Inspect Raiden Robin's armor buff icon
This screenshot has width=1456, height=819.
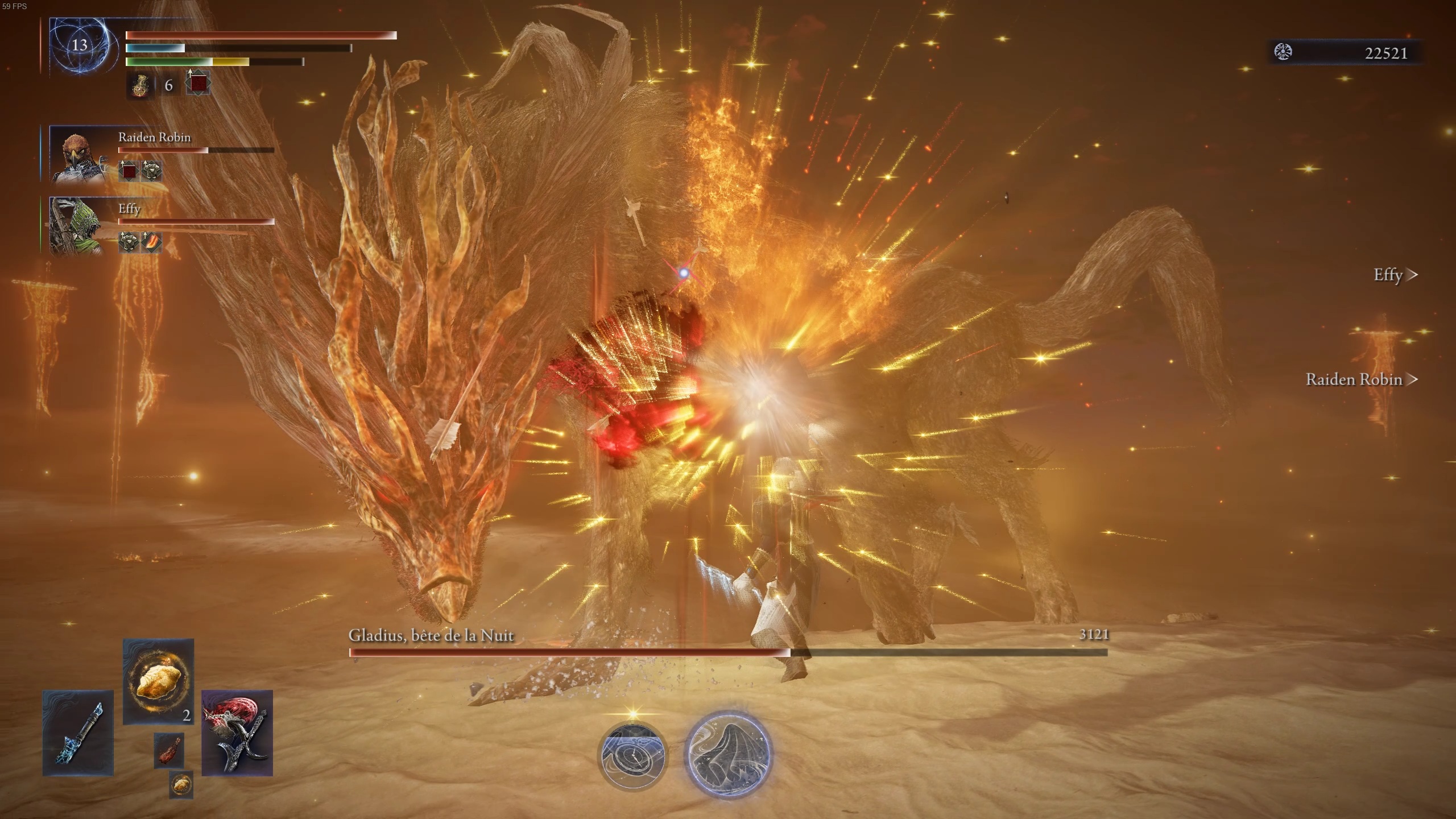tap(151, 171)
